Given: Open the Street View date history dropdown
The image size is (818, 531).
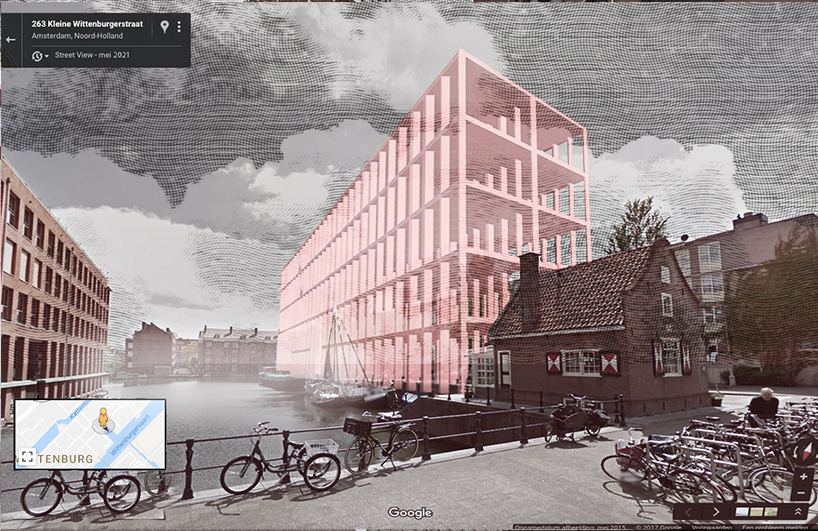Looking at the screenshot, I should coord(41,56).
